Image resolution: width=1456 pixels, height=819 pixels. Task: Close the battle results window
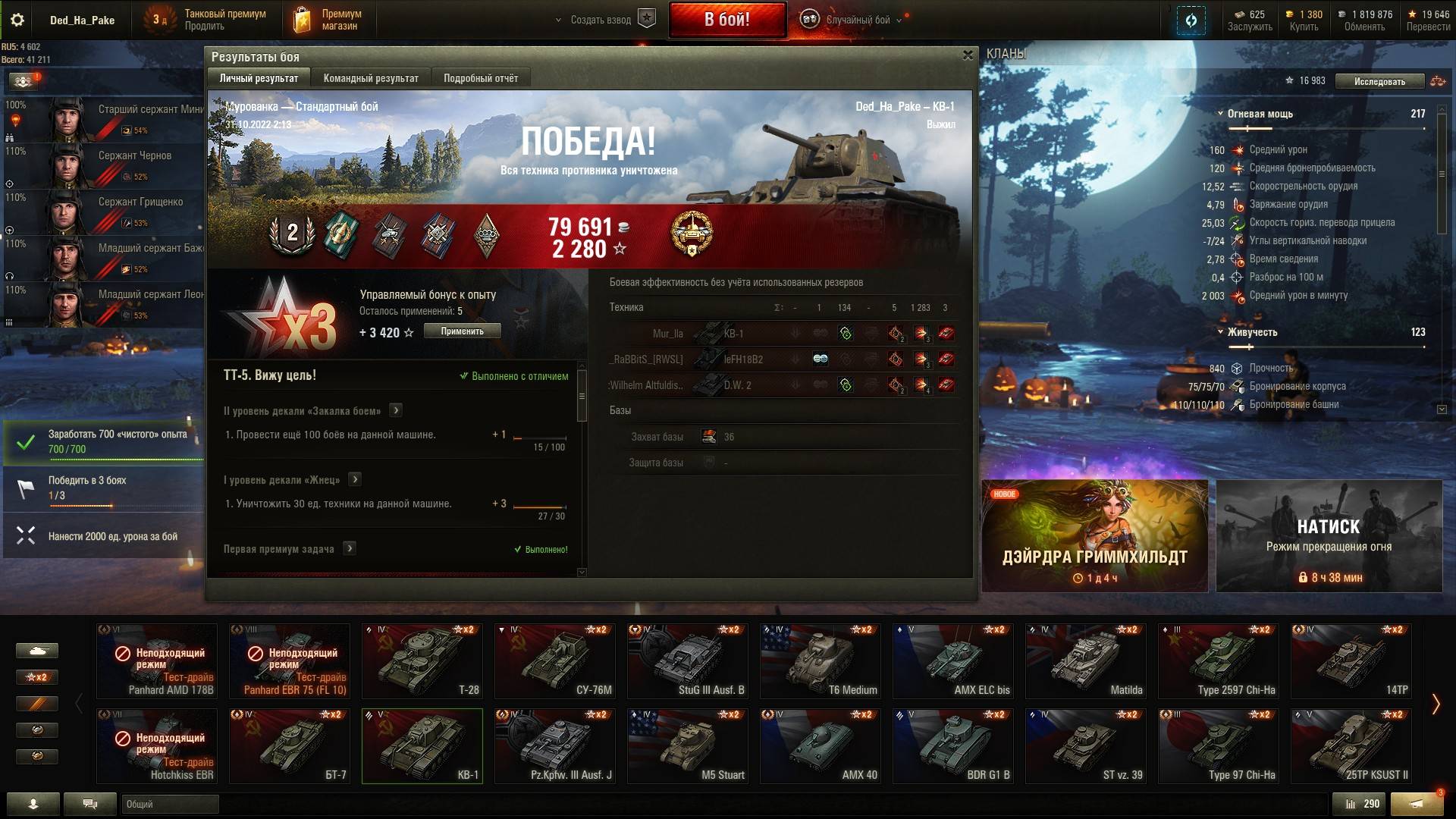tap(968, 55)
